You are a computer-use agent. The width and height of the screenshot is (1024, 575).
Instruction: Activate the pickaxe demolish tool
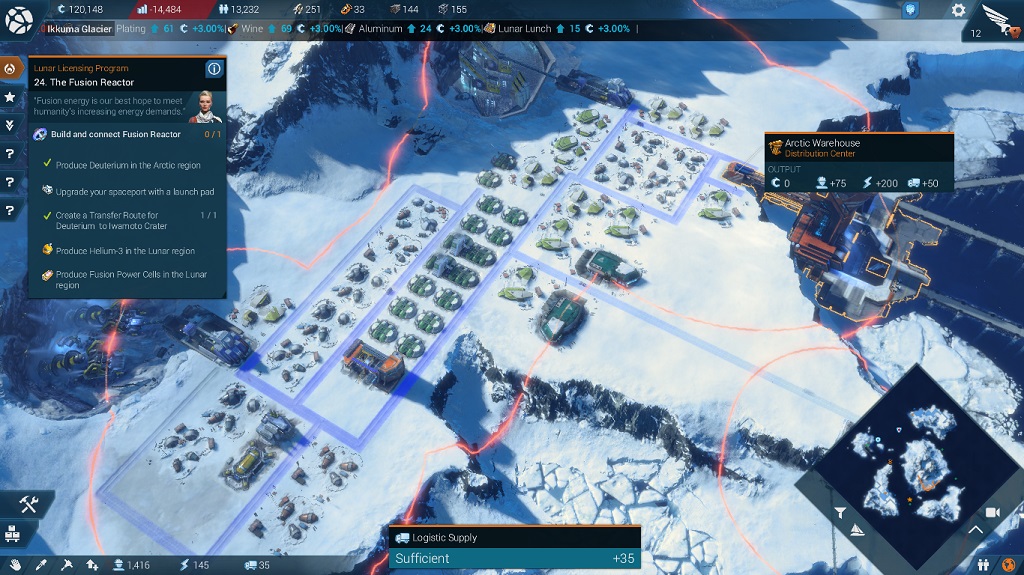[66, 565]
